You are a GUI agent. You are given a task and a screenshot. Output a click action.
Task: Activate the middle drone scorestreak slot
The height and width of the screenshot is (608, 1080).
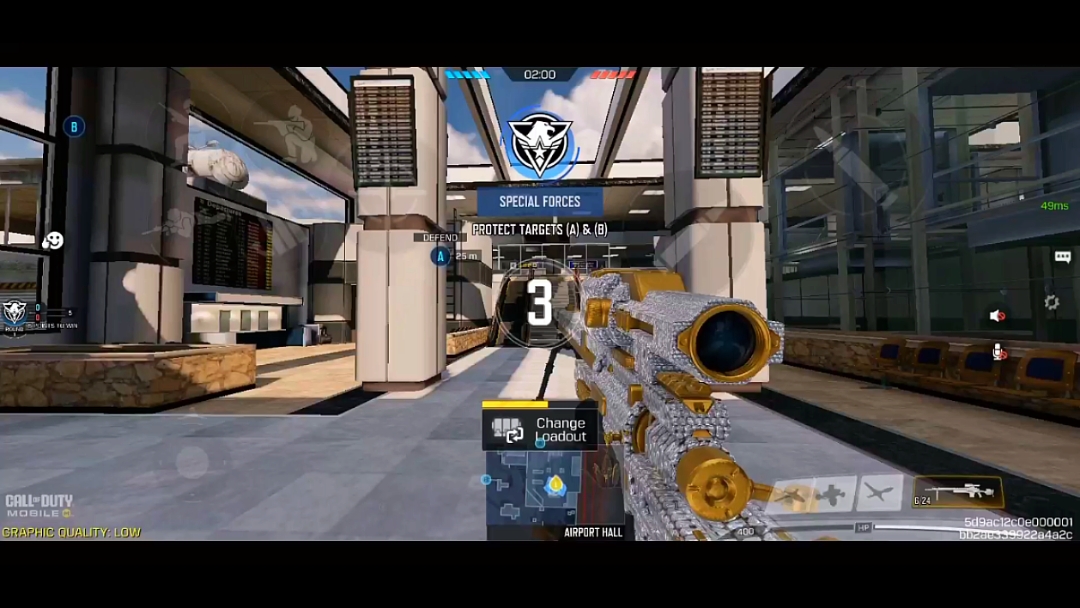(x=833, y=494)
